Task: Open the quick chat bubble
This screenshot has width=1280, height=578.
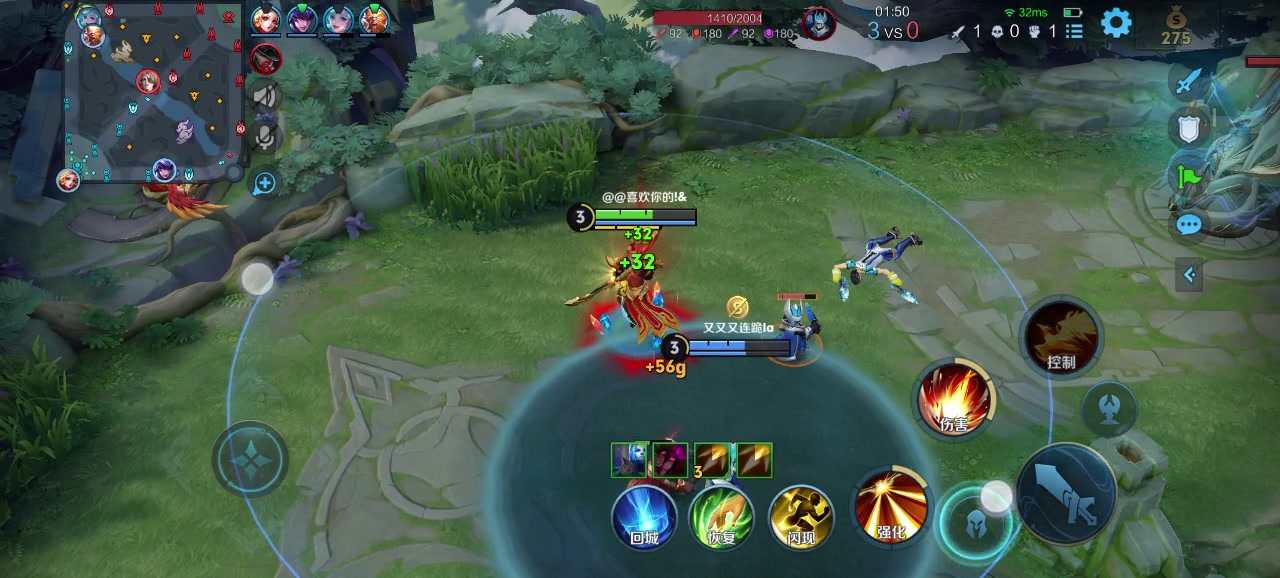Action: [x=1188, y=224]
